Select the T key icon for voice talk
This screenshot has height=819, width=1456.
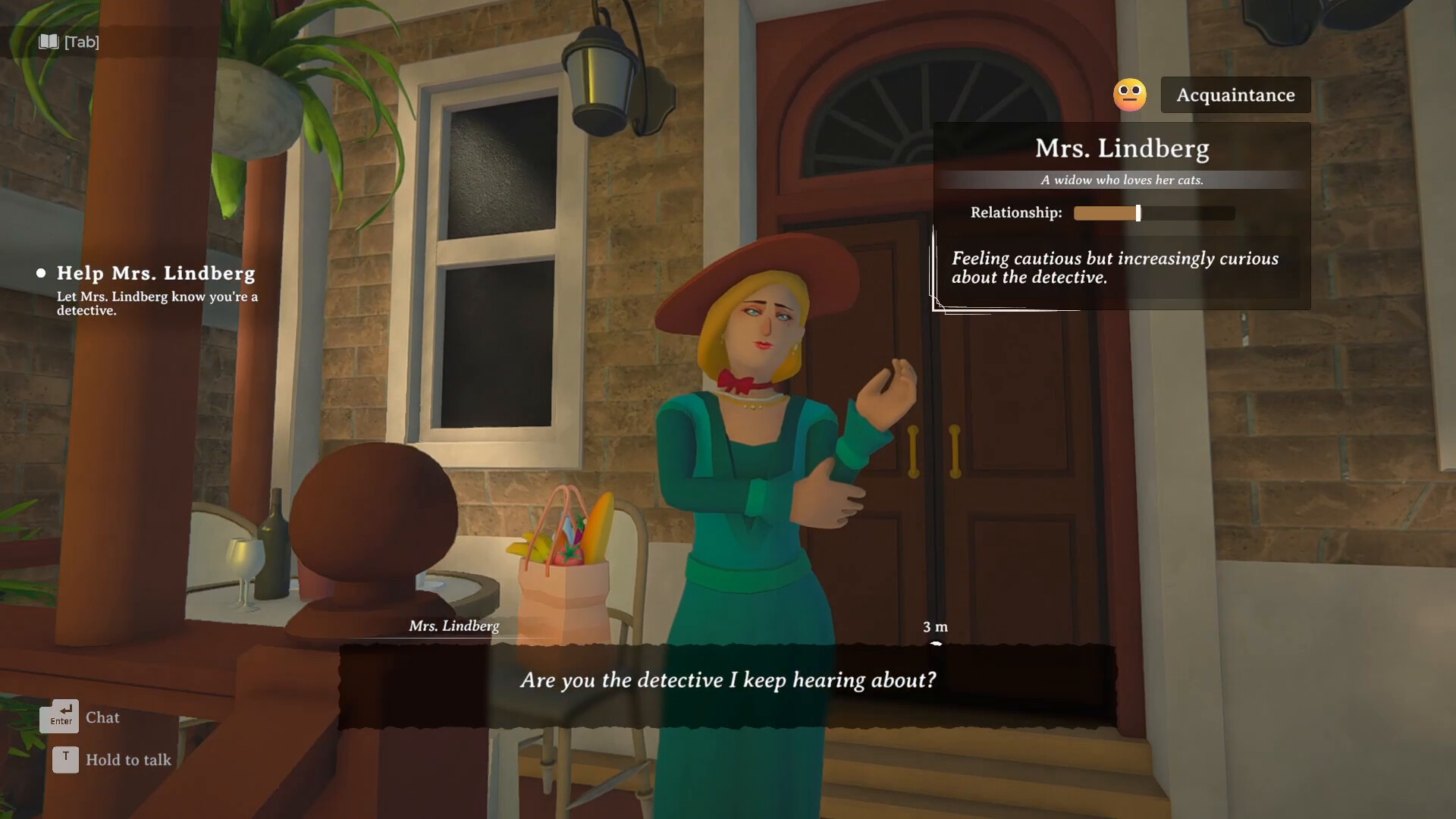(65, 759)
